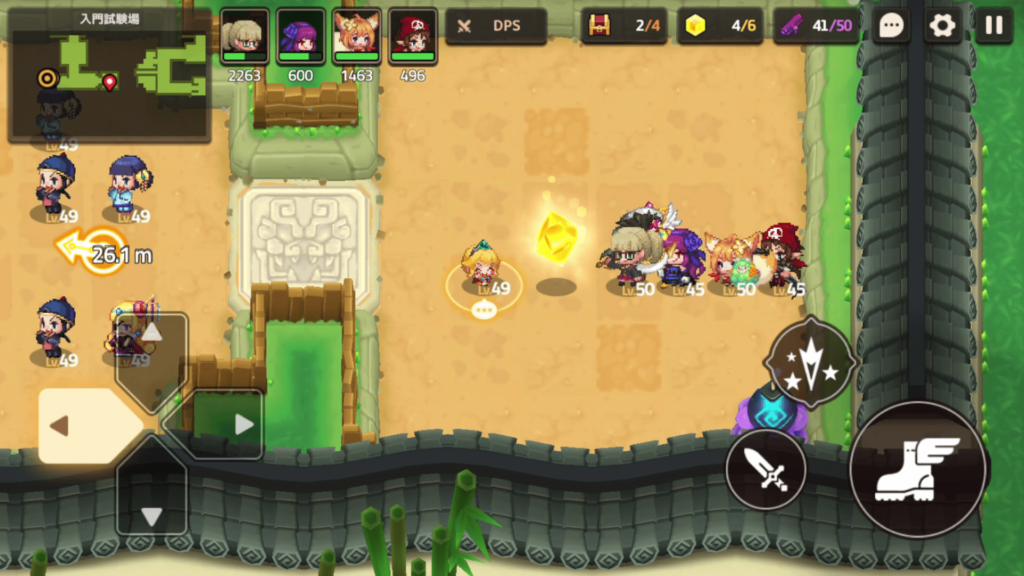The width and height of the screenshot is (1024, 576).
Task: Select the fox-eared hero portrait with 1463 HP
Action: (x=356, y=36)
